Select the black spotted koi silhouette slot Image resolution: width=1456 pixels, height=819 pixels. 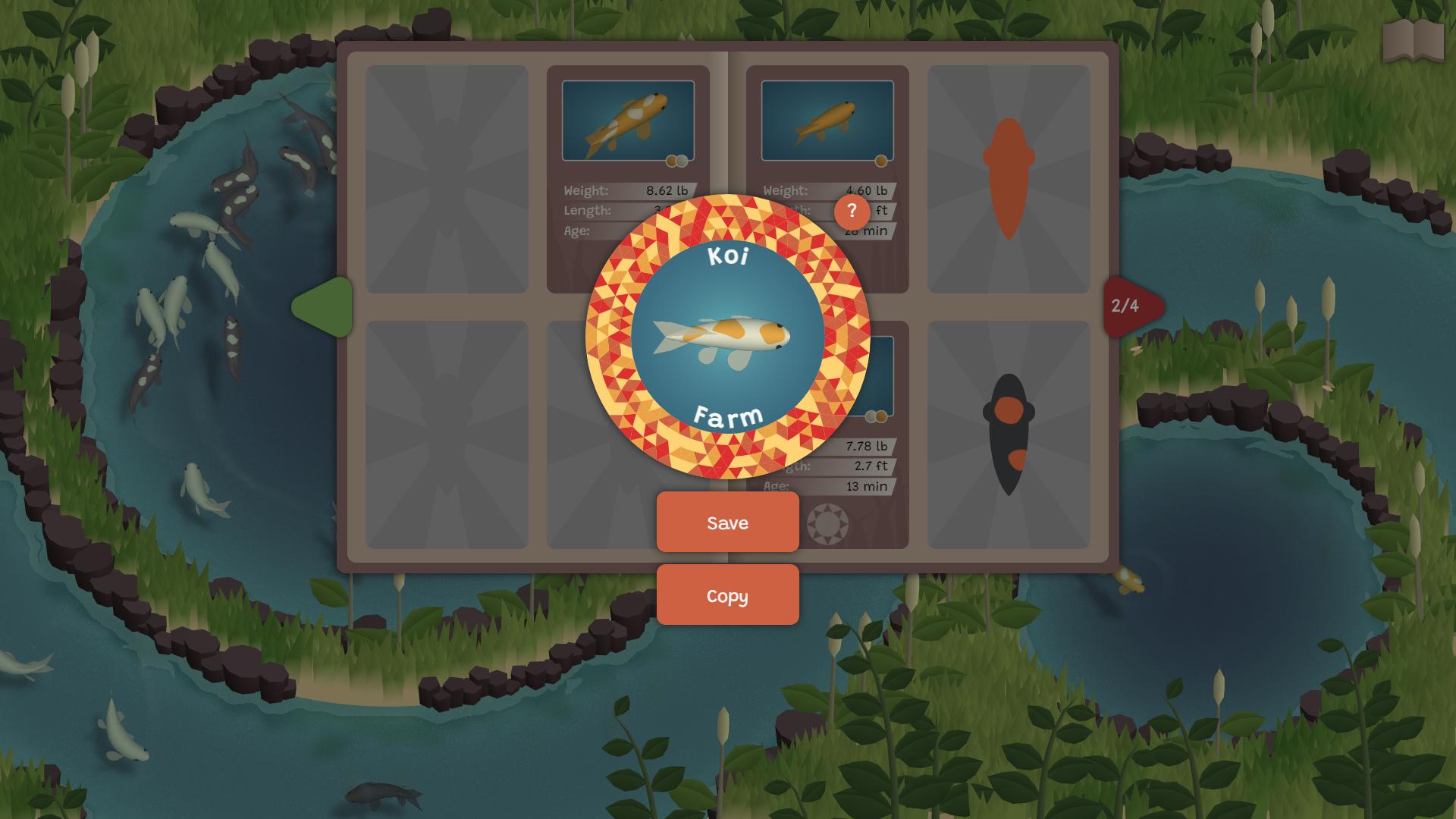click(x=1009, y=435)
